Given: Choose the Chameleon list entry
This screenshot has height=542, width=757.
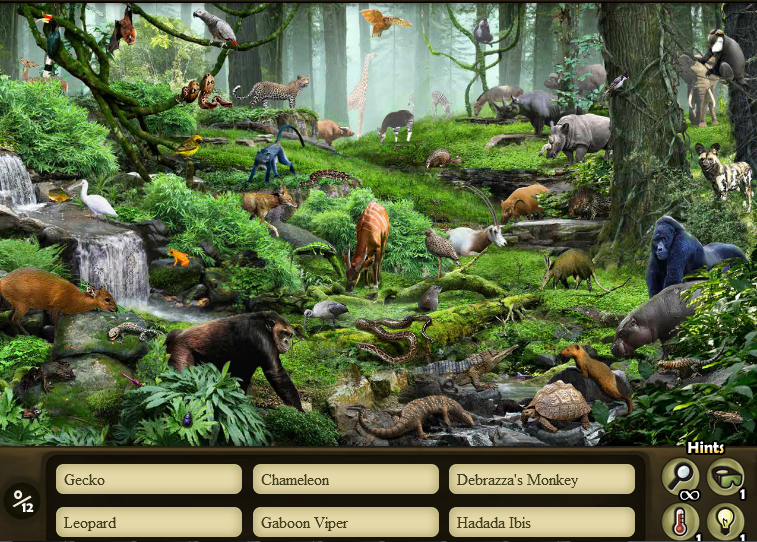Looking at the screenshot, I should (x=345, y=479).
